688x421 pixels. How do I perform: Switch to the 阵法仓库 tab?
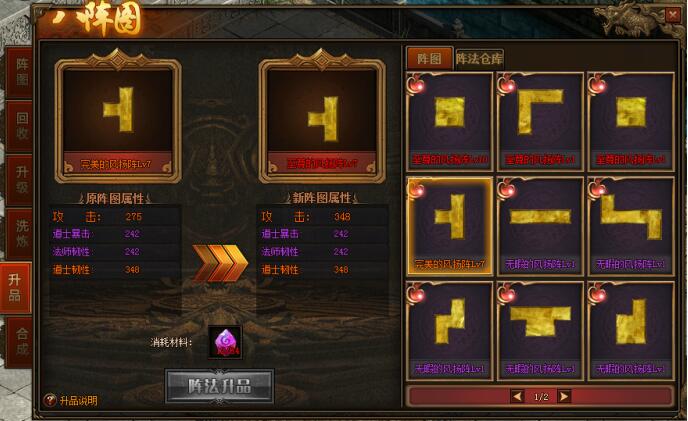pyautogui.click(x=479, y=58)
